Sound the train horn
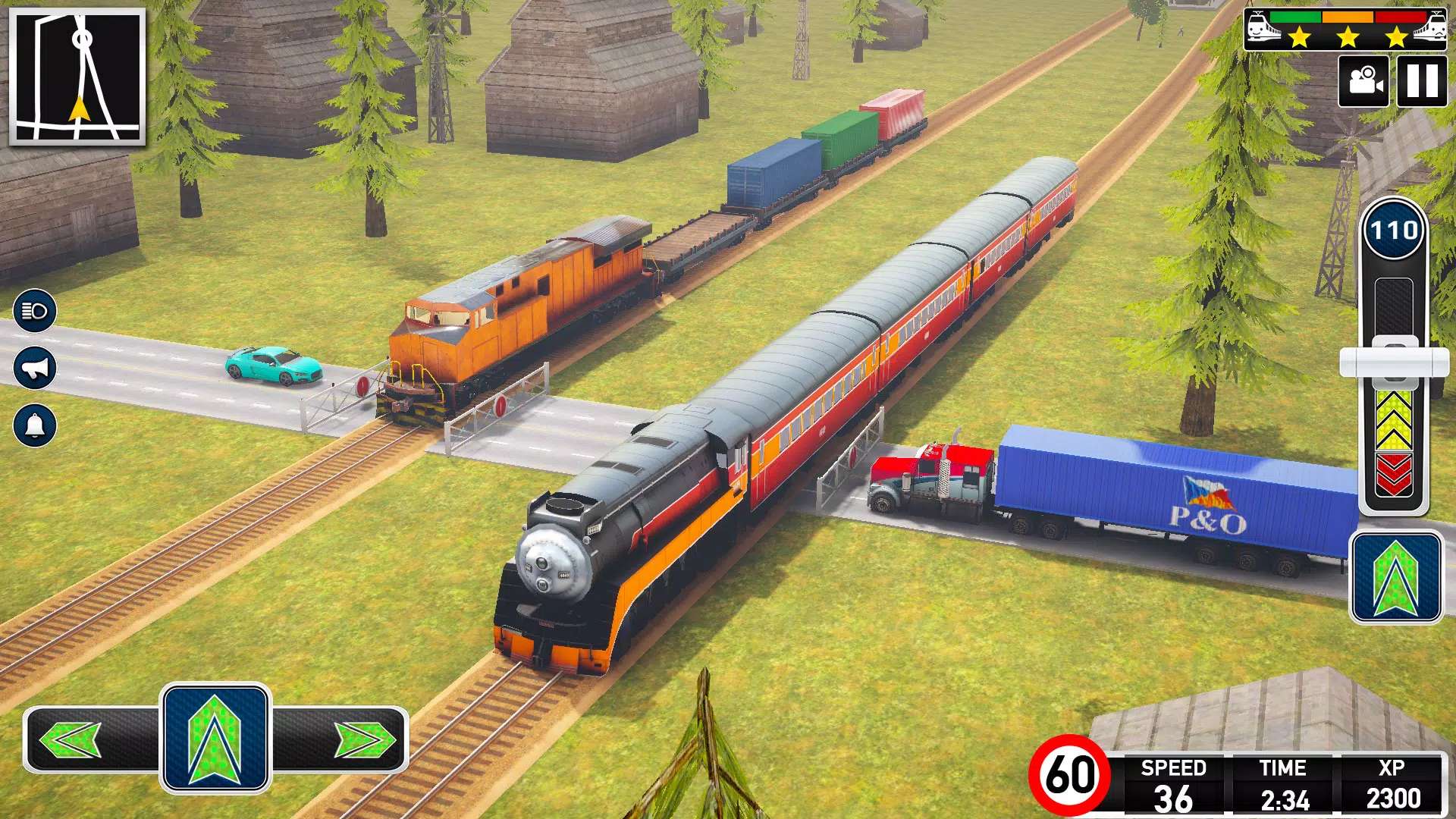This screenshot has height=819, width=1456. (35, 369)
